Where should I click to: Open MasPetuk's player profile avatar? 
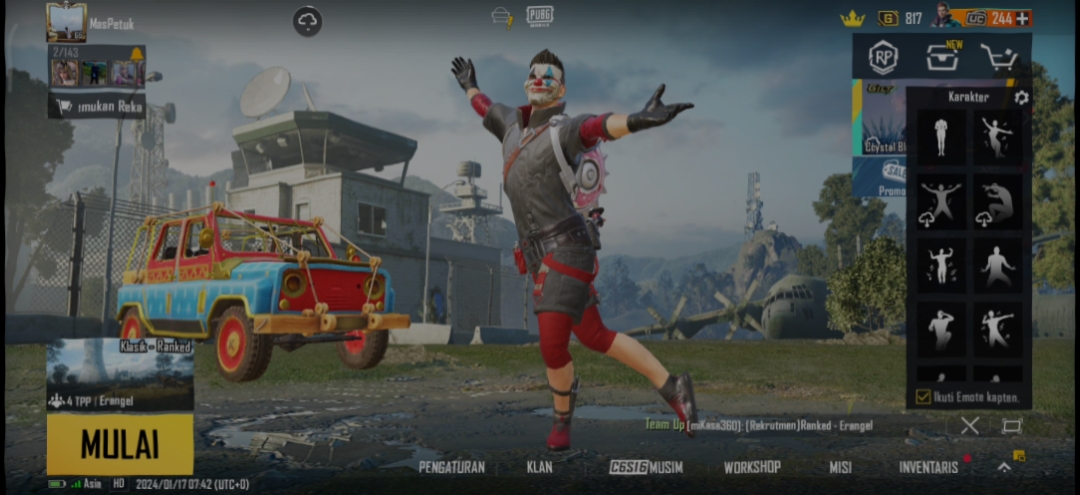(66, 22)
